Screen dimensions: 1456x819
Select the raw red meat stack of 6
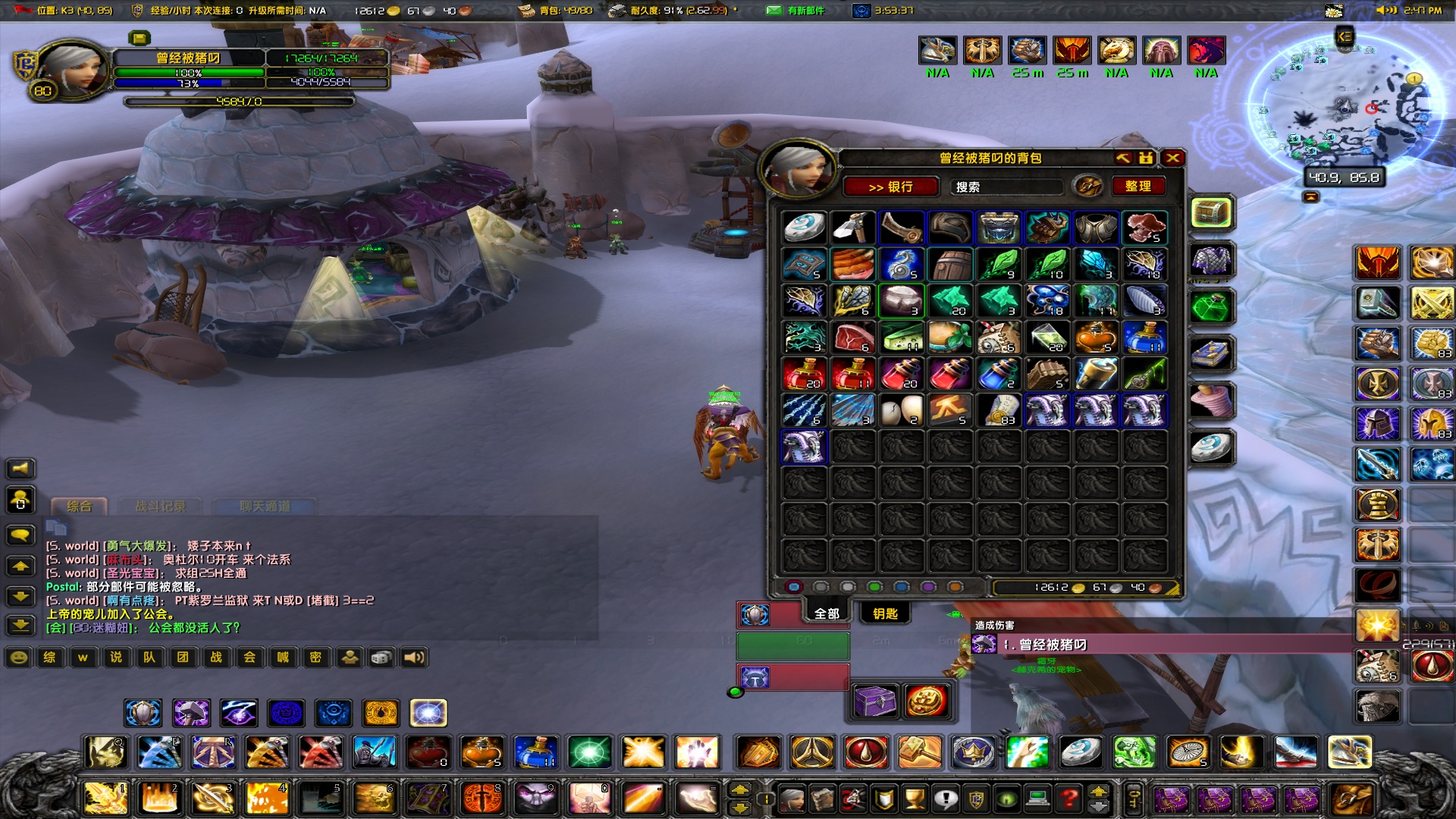[852, 337]
